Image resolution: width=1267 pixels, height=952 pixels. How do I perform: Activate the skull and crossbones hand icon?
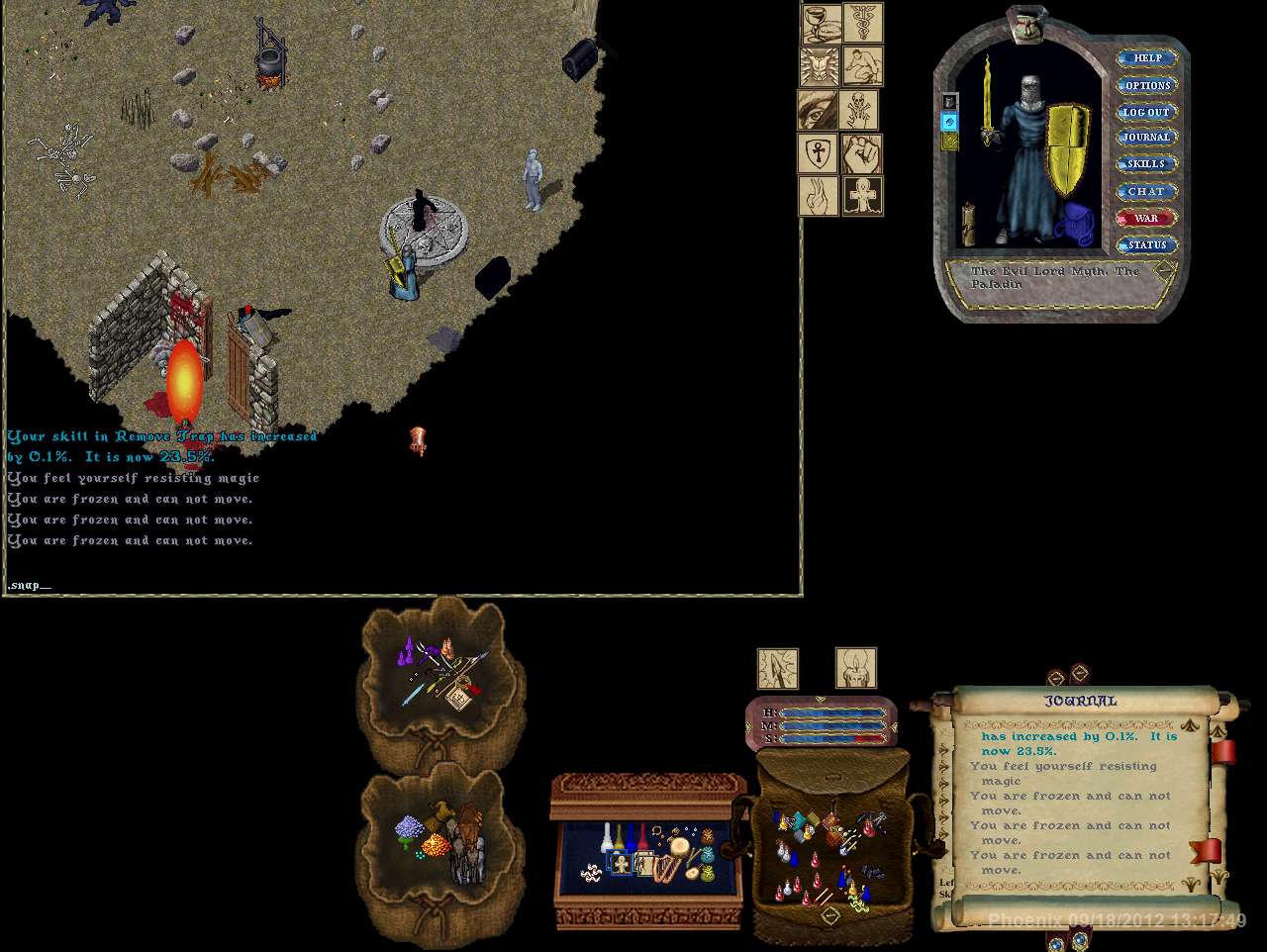pos(859,110)
